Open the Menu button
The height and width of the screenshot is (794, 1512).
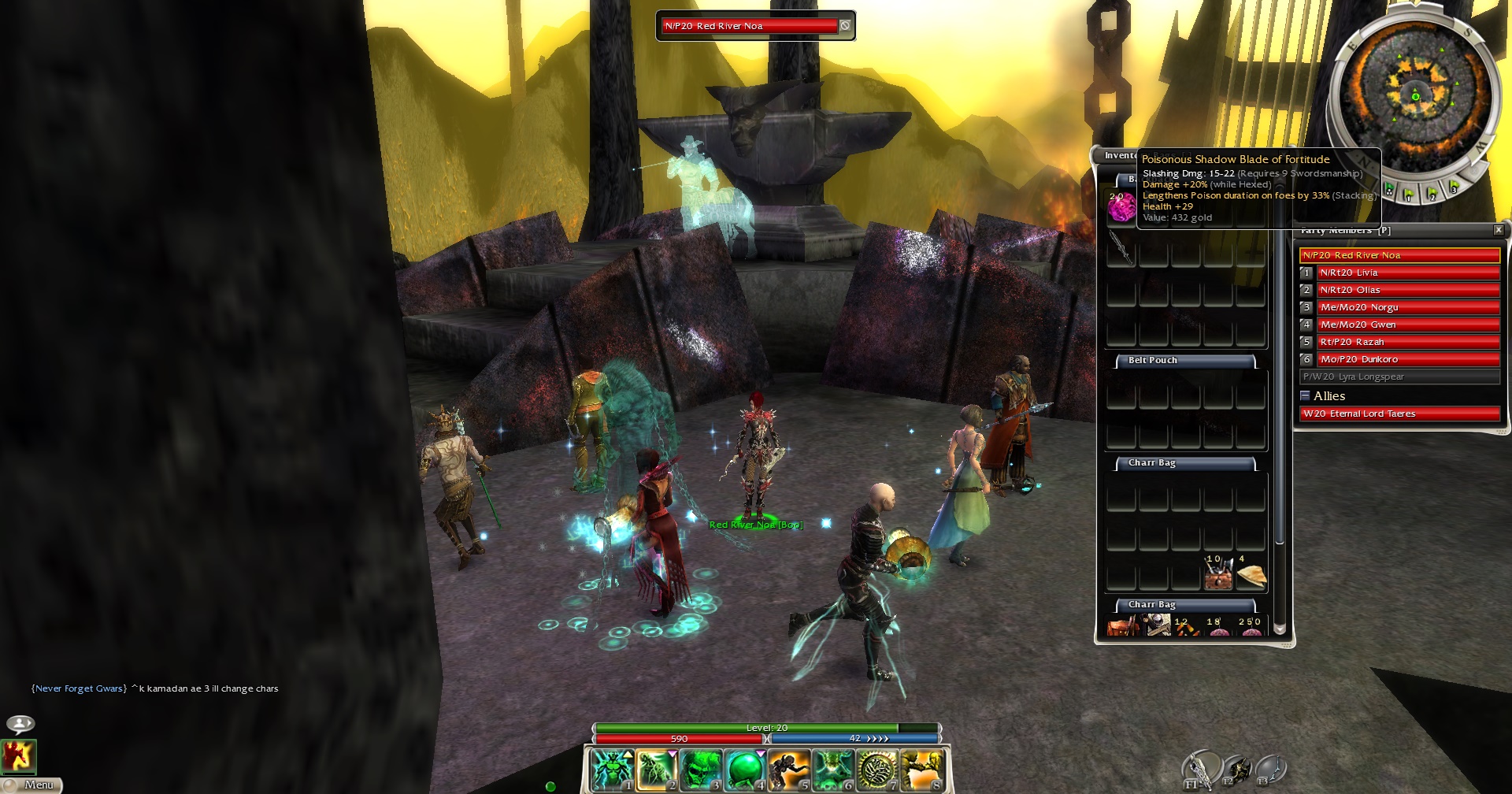point(31,785)
